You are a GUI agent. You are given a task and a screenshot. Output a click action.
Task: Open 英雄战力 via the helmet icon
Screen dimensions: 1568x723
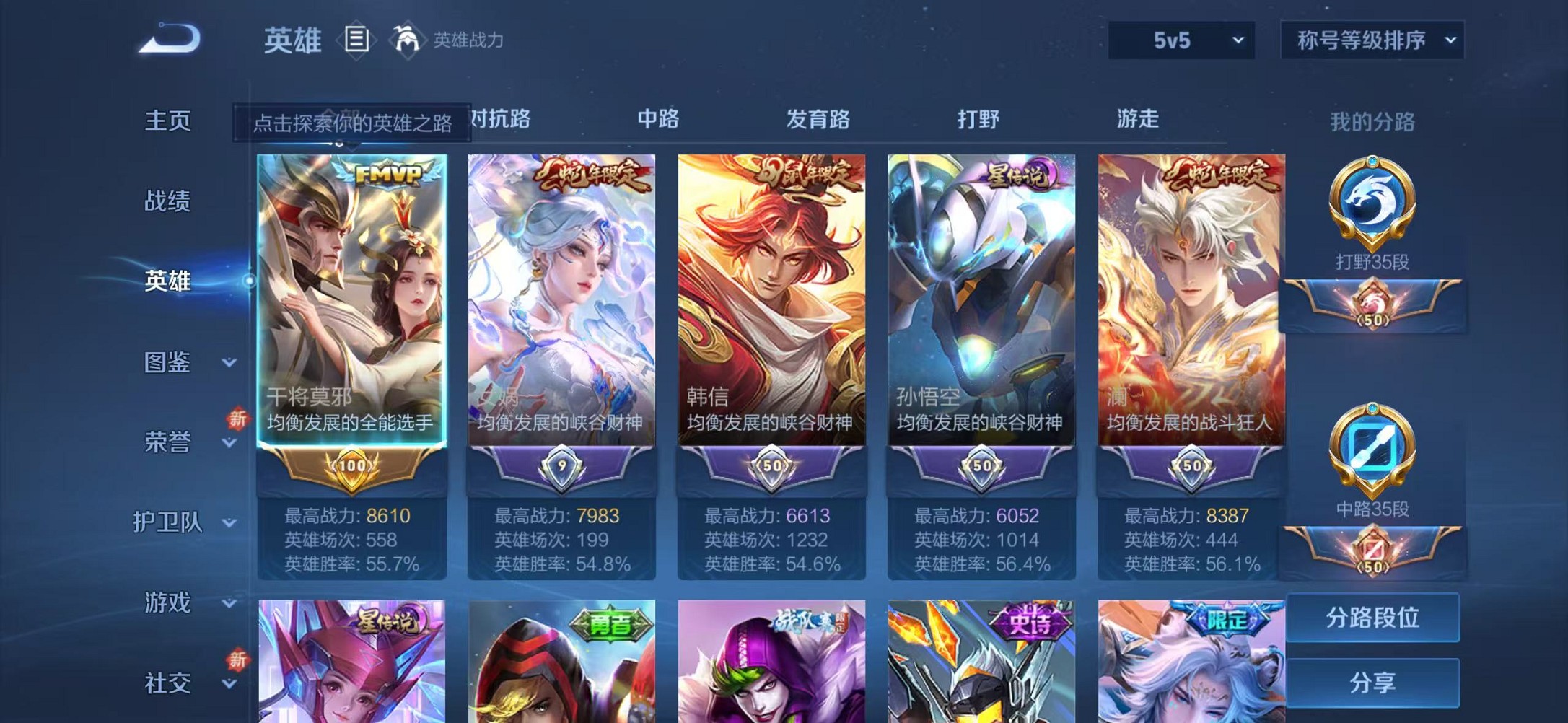(x=408, y=40)
